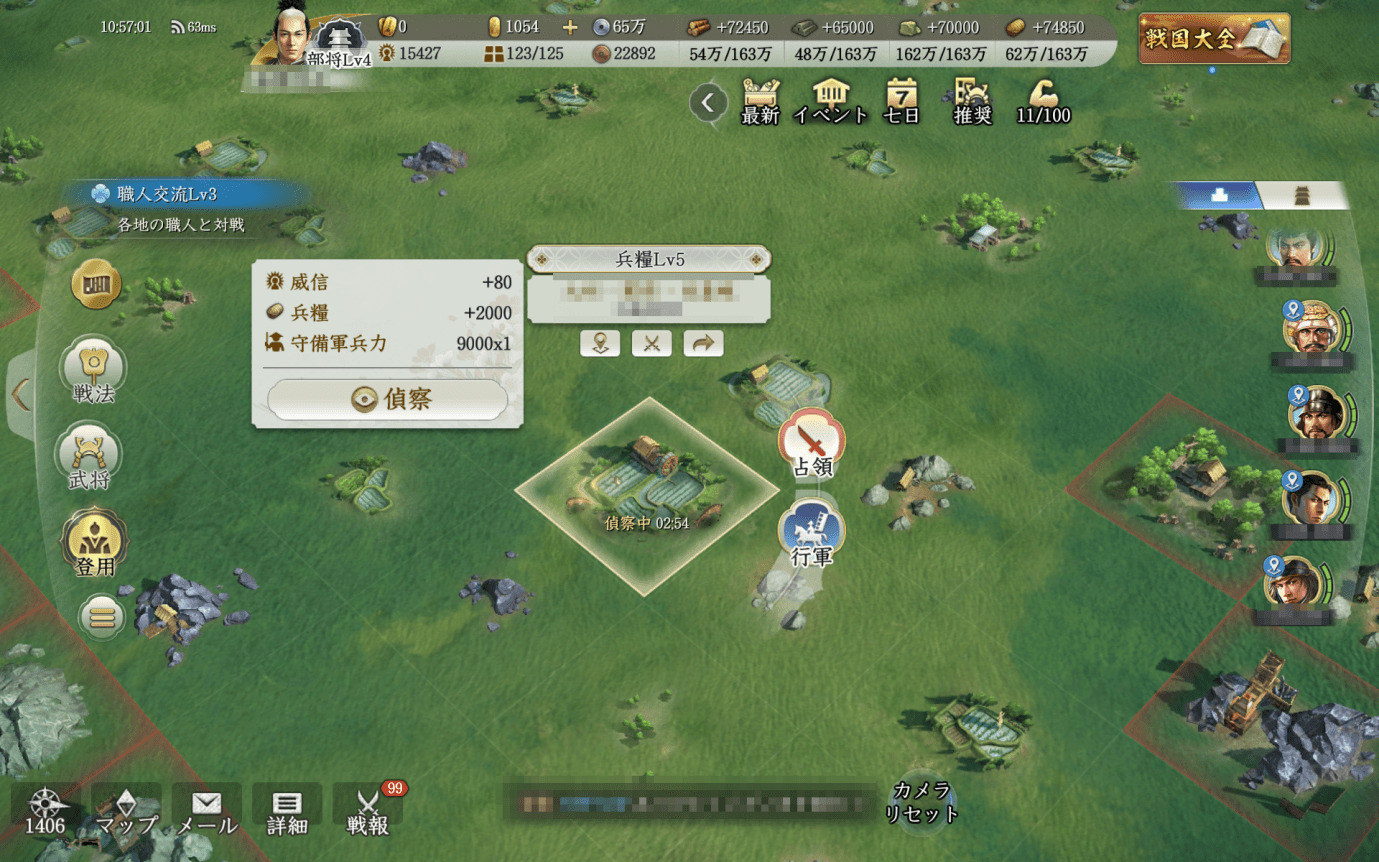Show the 最新 news panel
The height and width of the screenshot is (862, 1379).
(x=760, y=101)
